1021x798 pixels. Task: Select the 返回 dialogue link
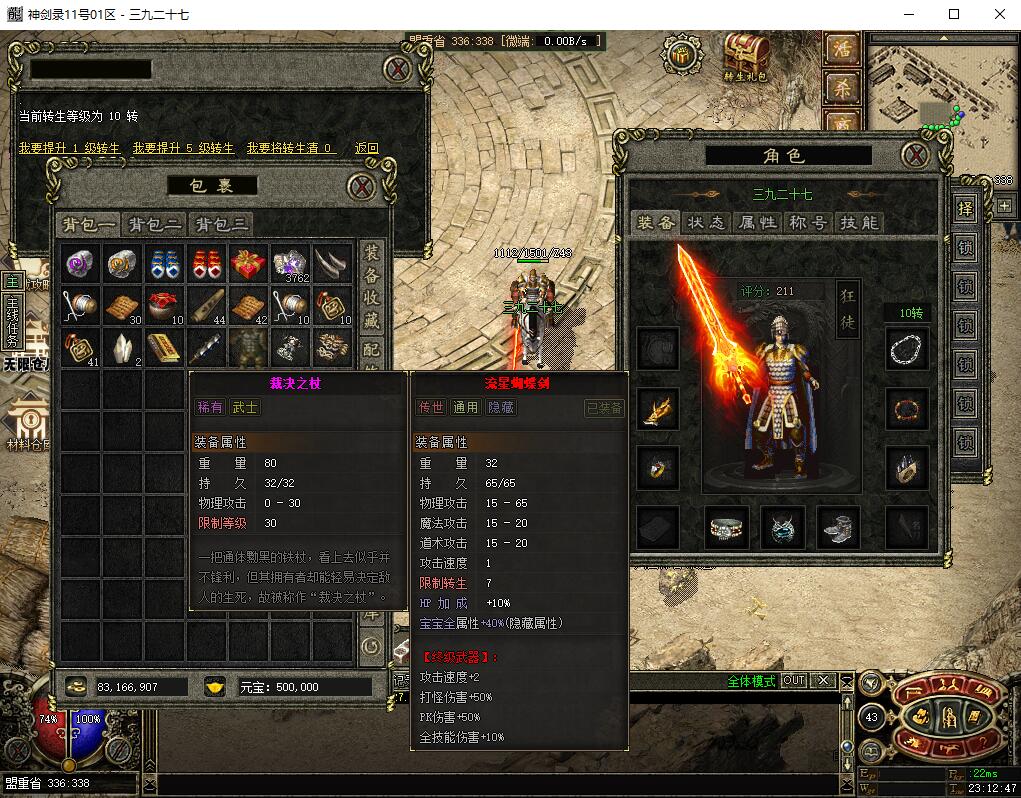(367, 148)
